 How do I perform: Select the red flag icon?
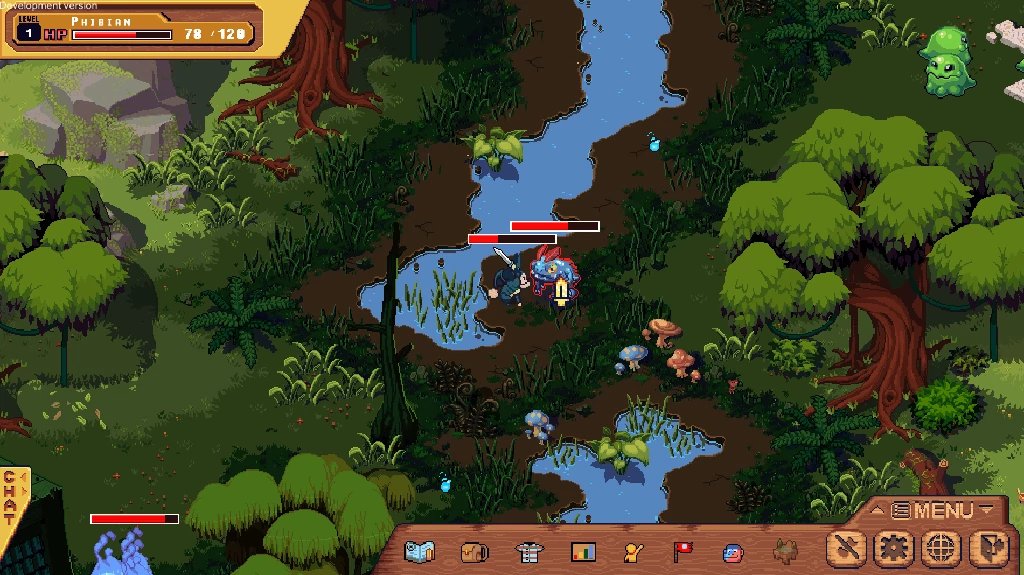coord(683,550)
